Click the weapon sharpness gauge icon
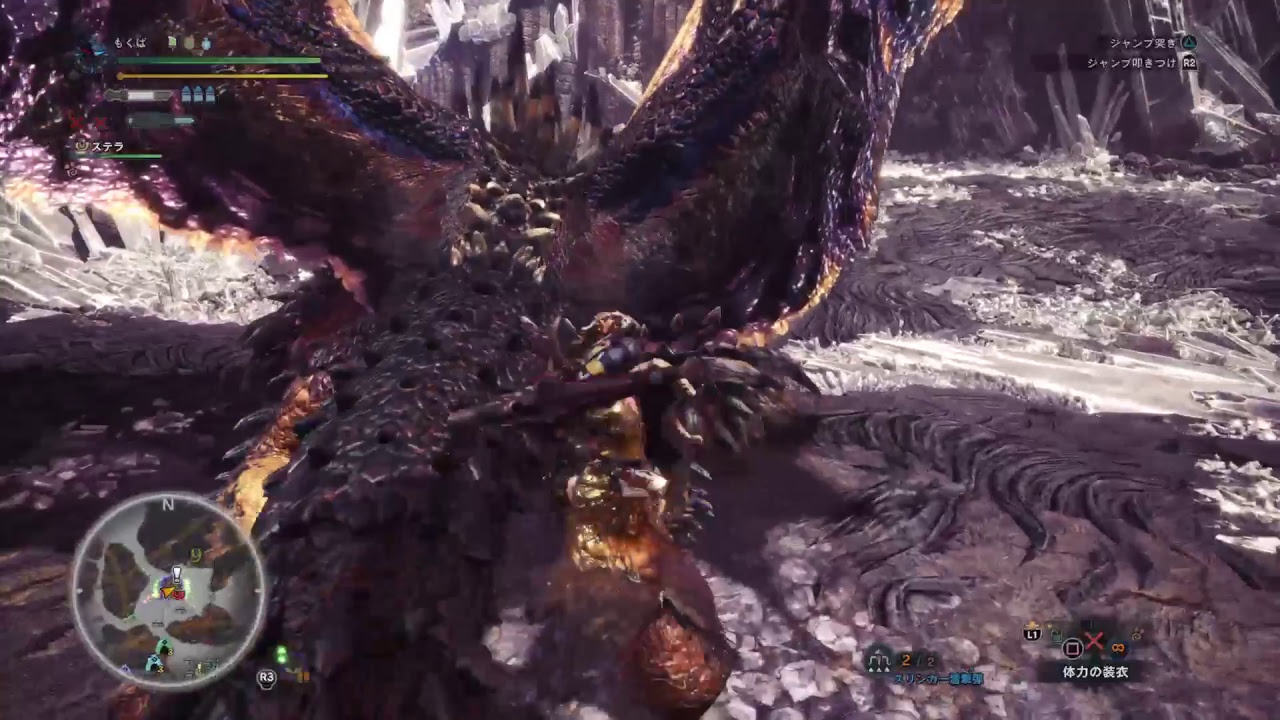This screenshot has width=1280, height=720. click(x=116, y=94)
